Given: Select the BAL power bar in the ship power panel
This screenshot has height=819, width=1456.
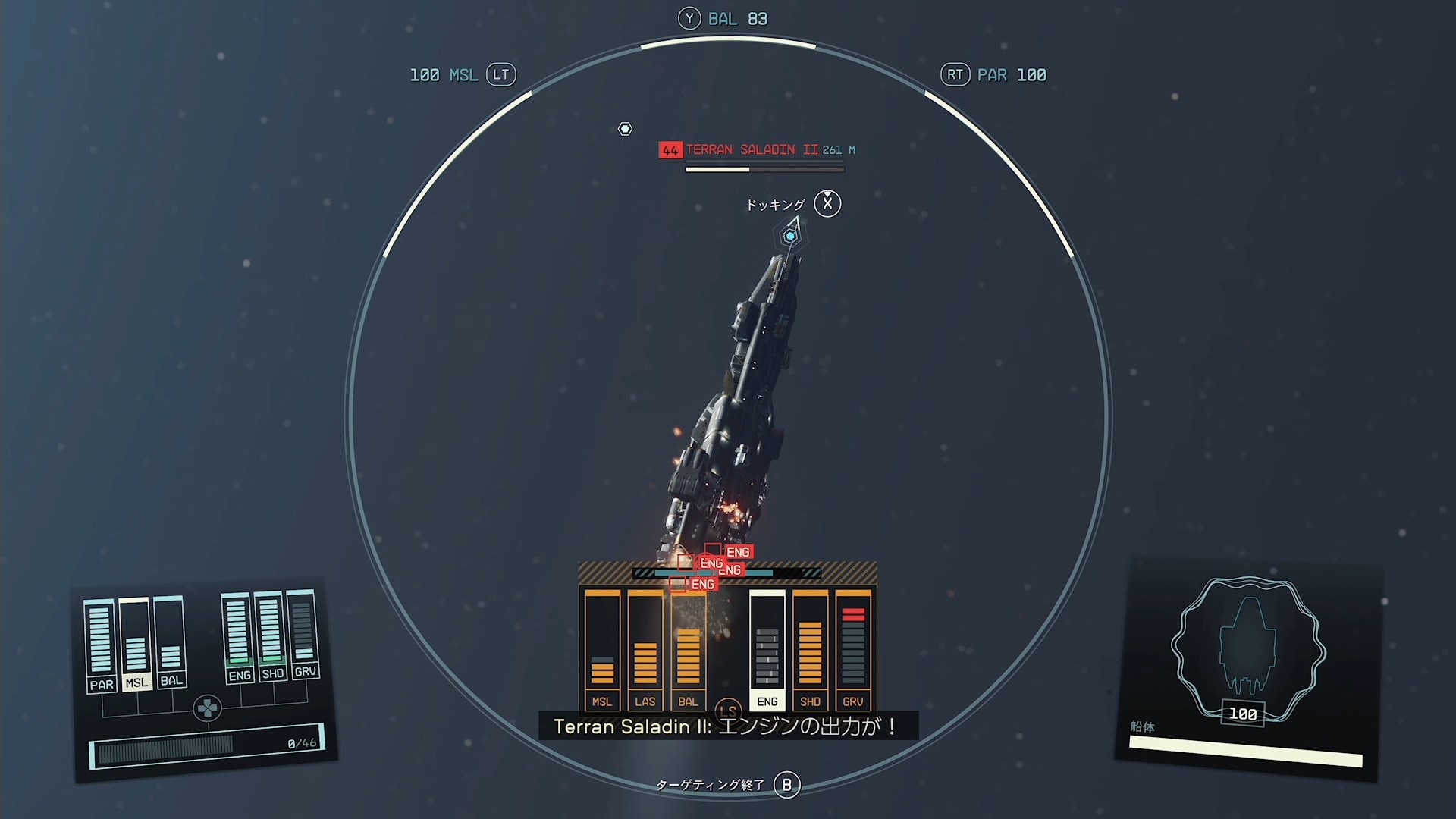Looking at the screenshot, I should point(170,642).
